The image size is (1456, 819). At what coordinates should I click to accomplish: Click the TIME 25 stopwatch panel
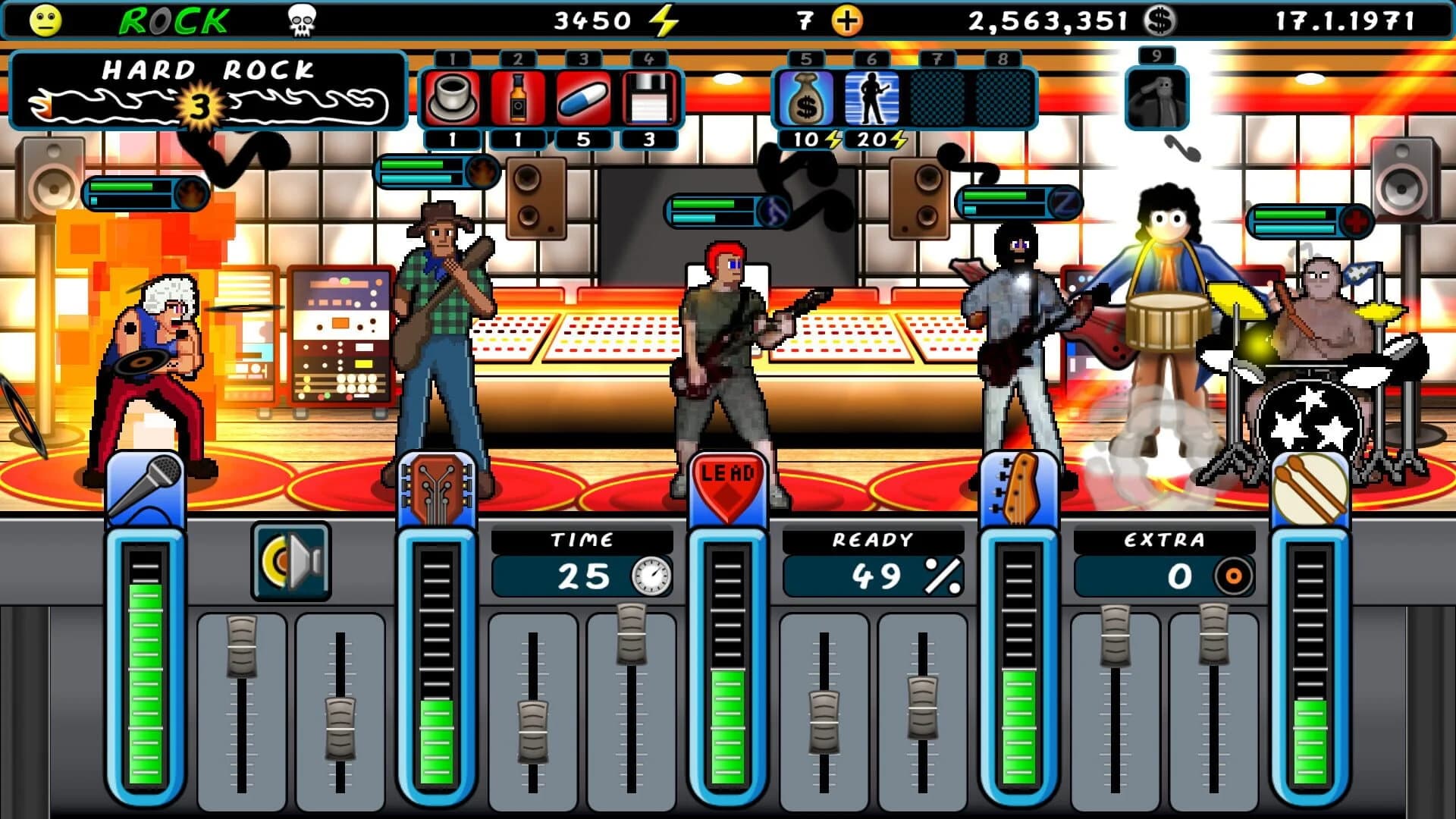584,560
